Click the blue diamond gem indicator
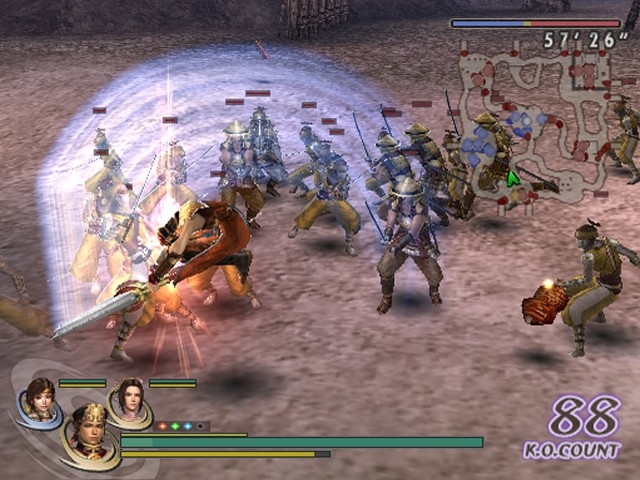640x480 pixels. pos(187,426)
